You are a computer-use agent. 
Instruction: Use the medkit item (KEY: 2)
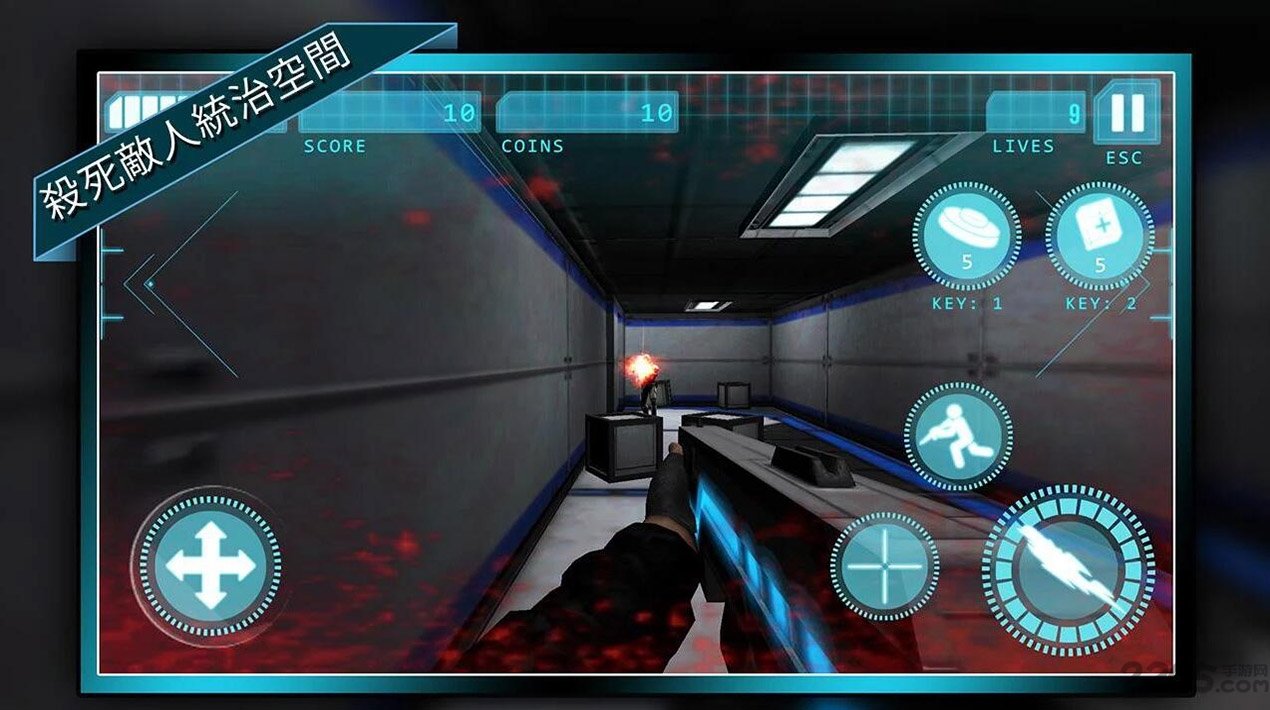click(1099, 237)
